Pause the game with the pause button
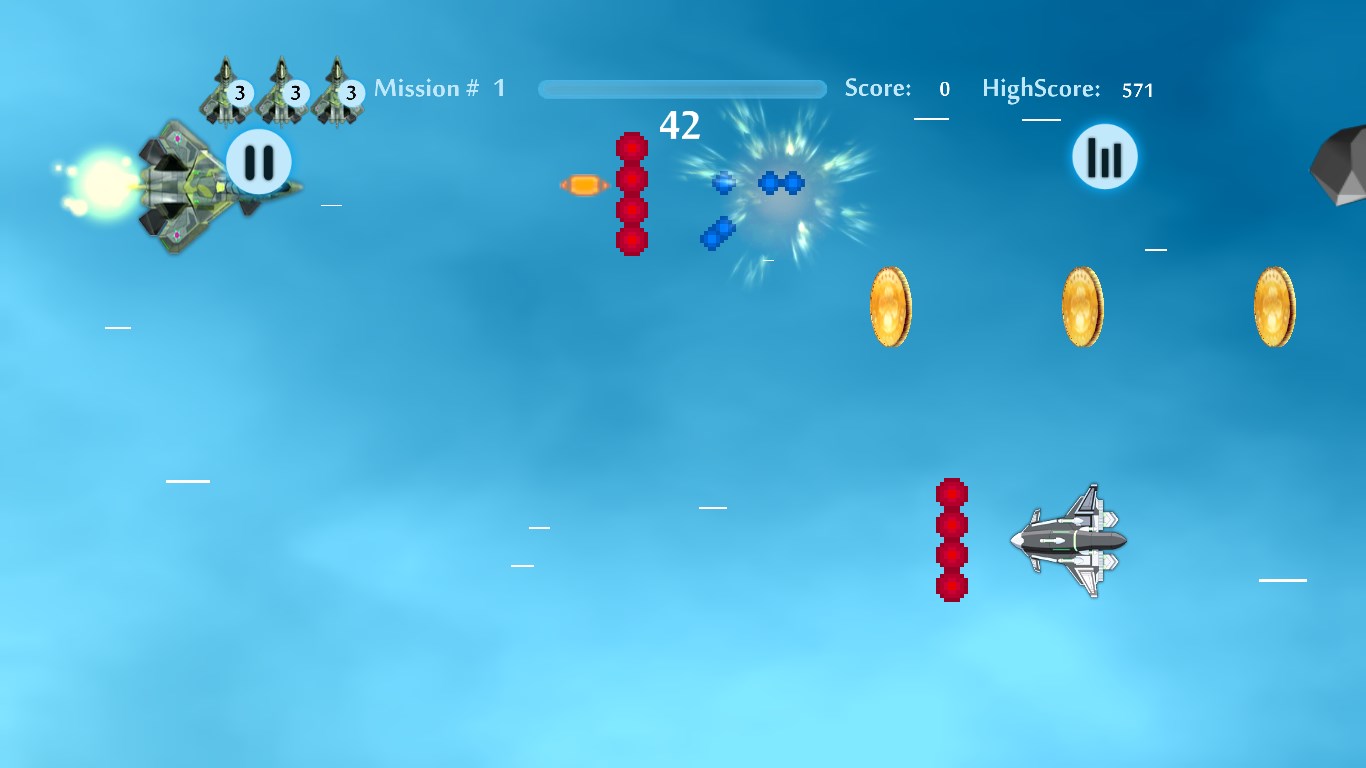This screenshot has width=1366, height=768. pyautogui.click(x=259, y=161)
